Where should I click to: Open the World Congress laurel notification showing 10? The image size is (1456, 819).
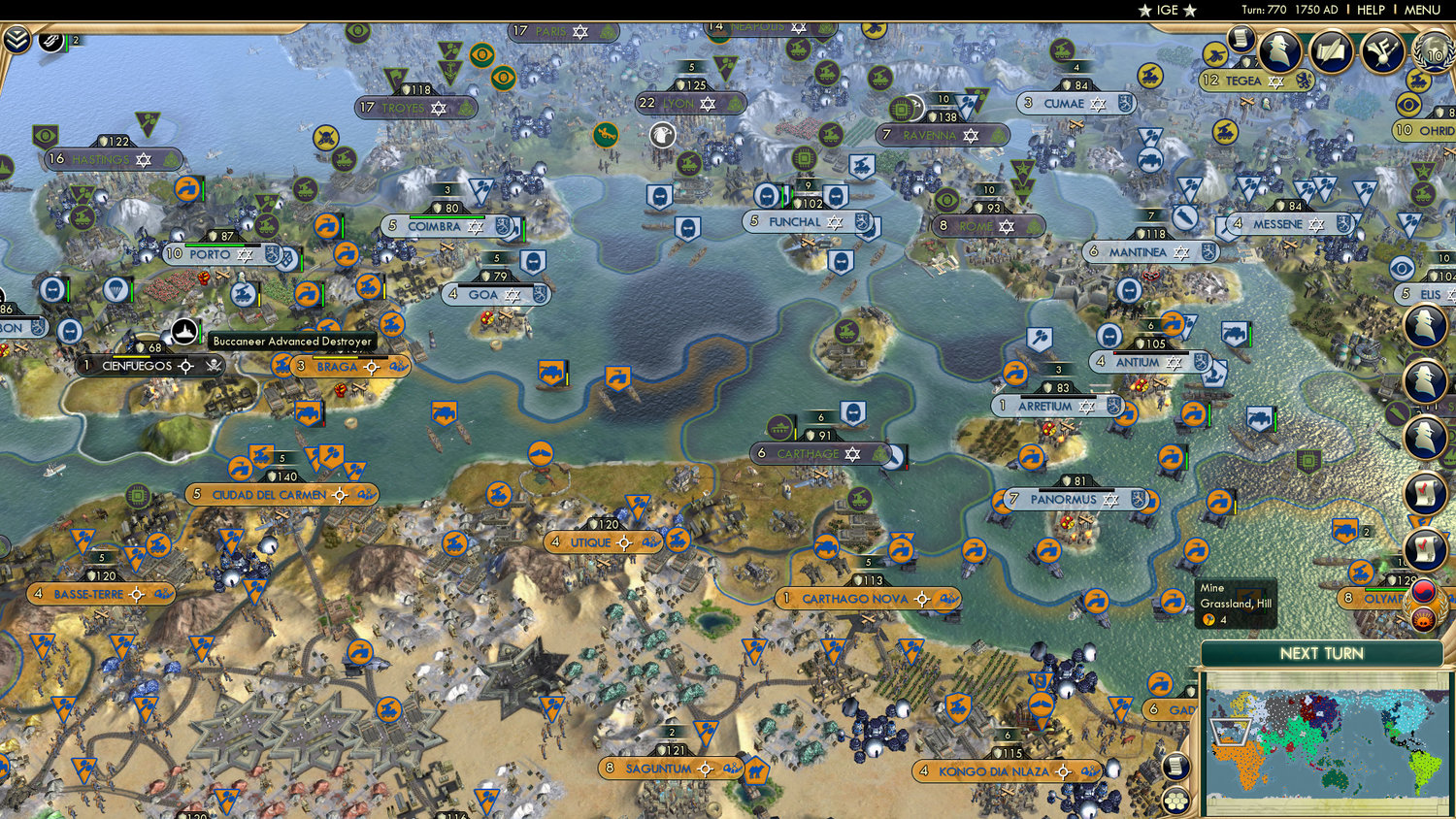click(1434, 55)
